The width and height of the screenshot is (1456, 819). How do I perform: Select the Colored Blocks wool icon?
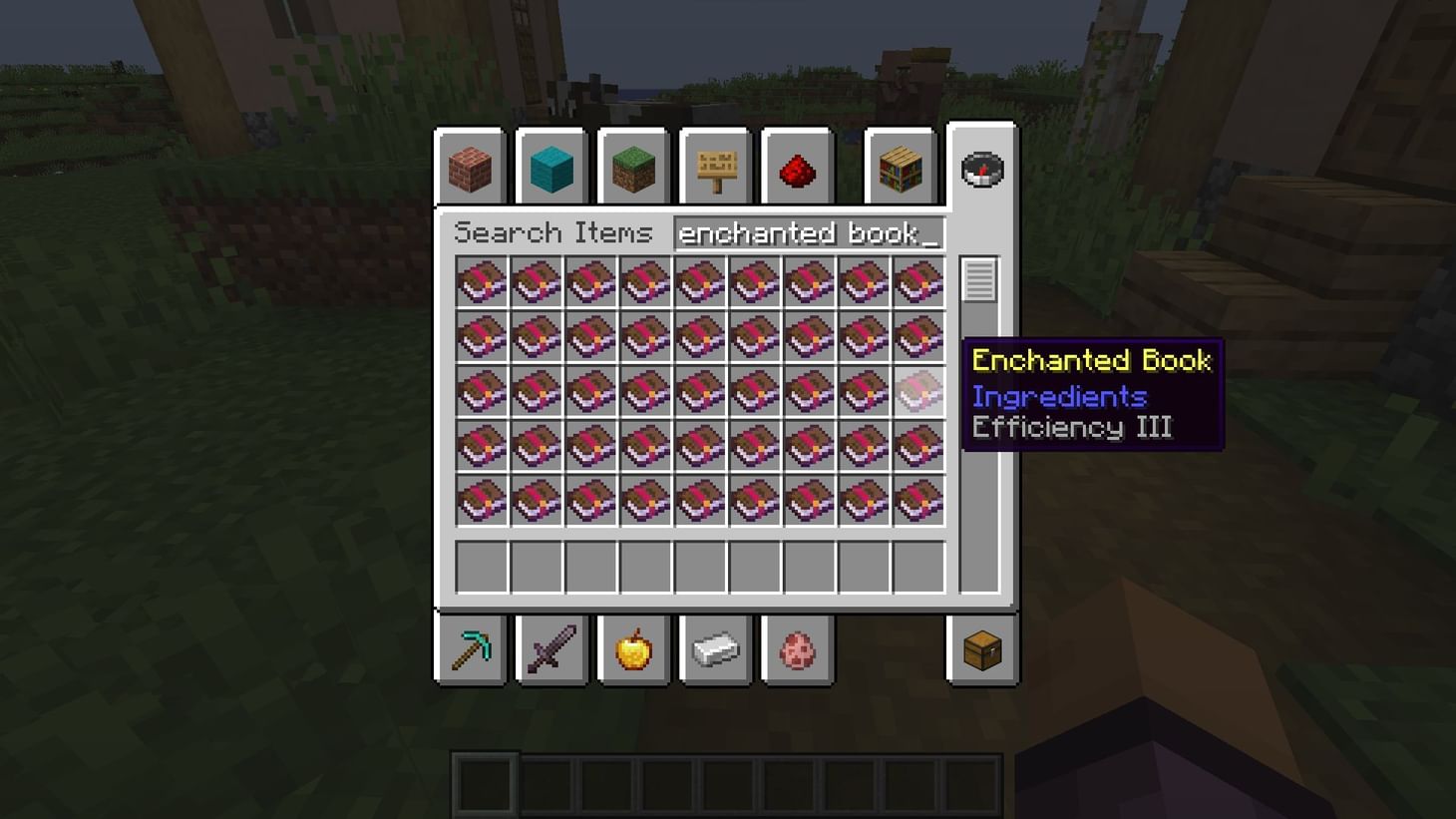tap(551, 169)
